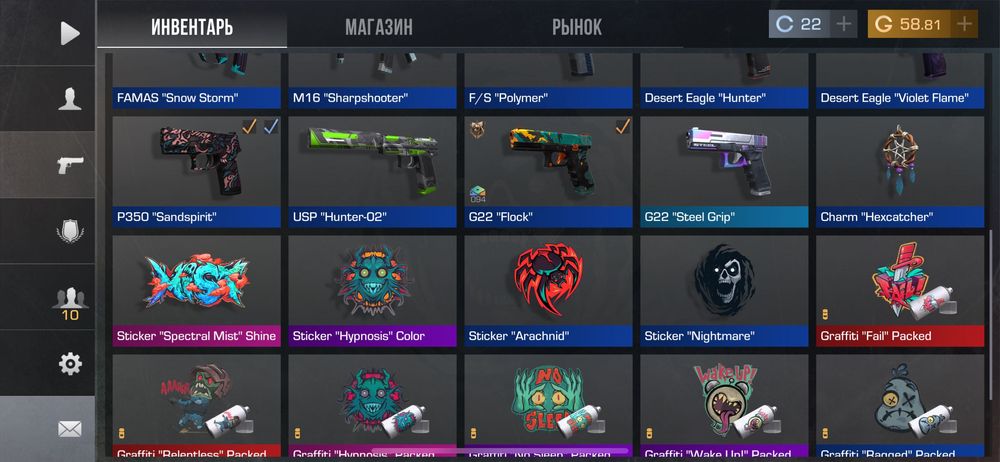Select the Charm "Hexcatcher" item

(x=901, y=164)
